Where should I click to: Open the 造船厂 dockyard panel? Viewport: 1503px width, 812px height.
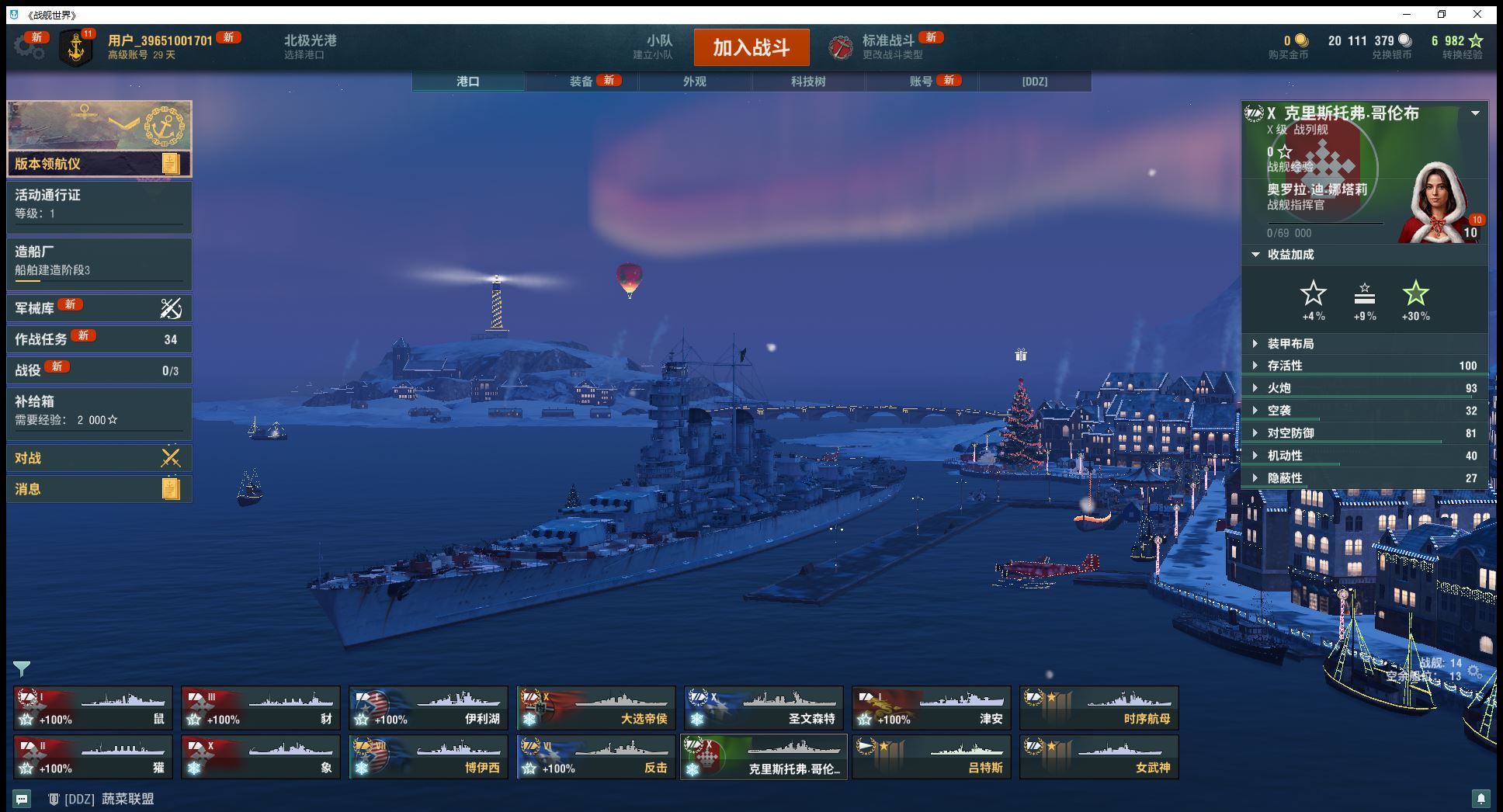99,261
